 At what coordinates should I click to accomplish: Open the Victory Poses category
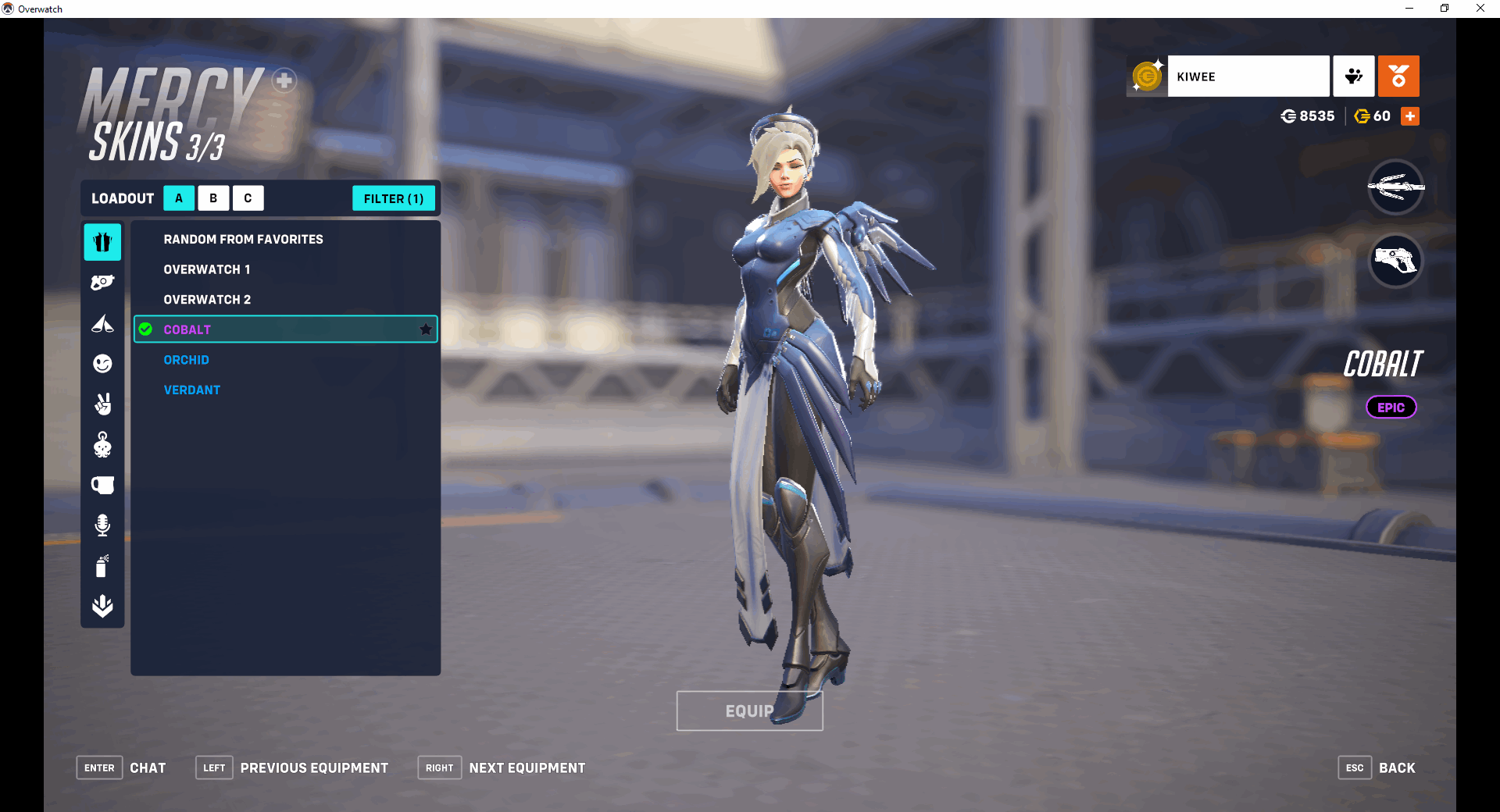102,404
